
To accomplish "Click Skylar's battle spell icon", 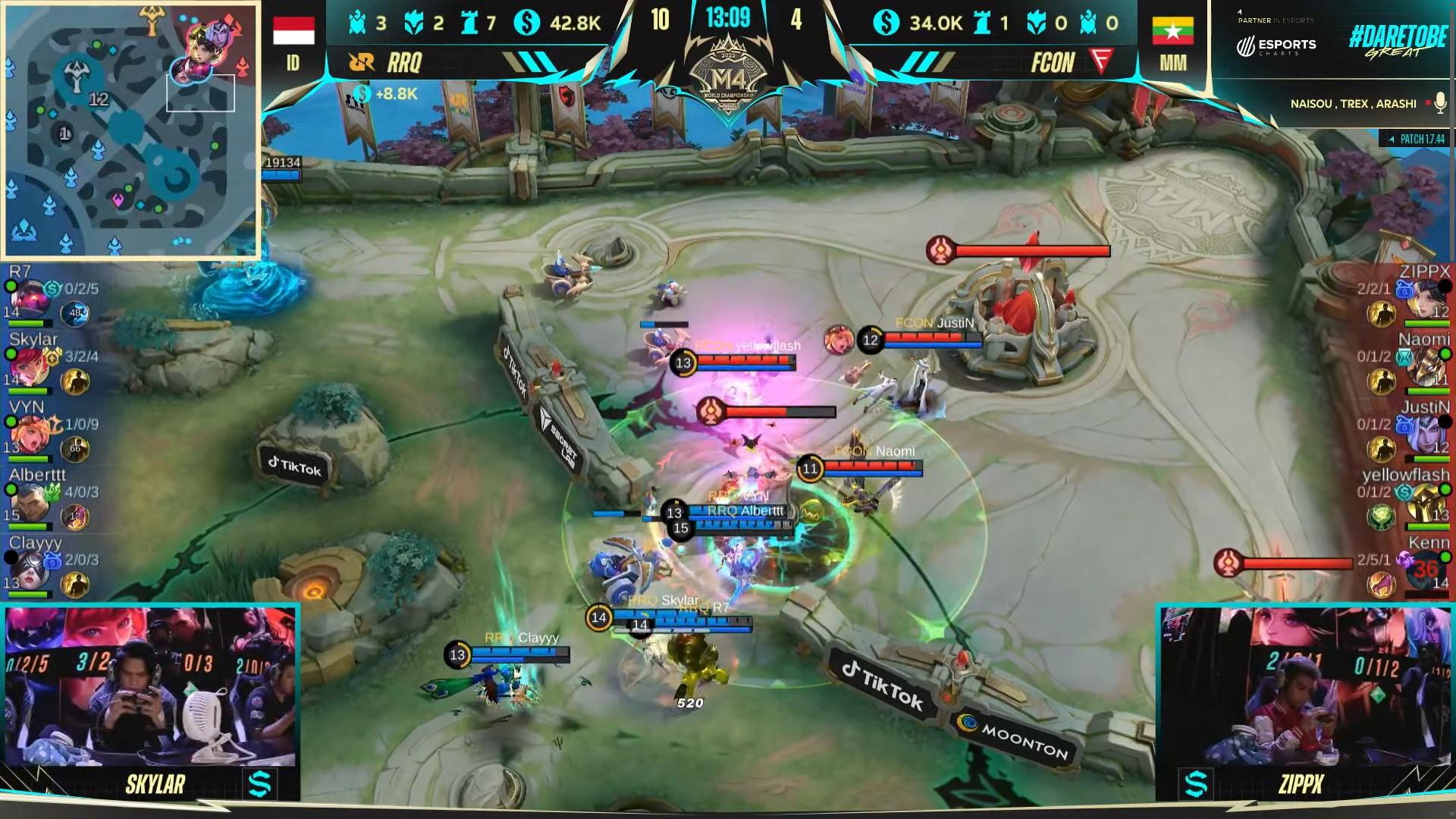I will click(75, 382).
